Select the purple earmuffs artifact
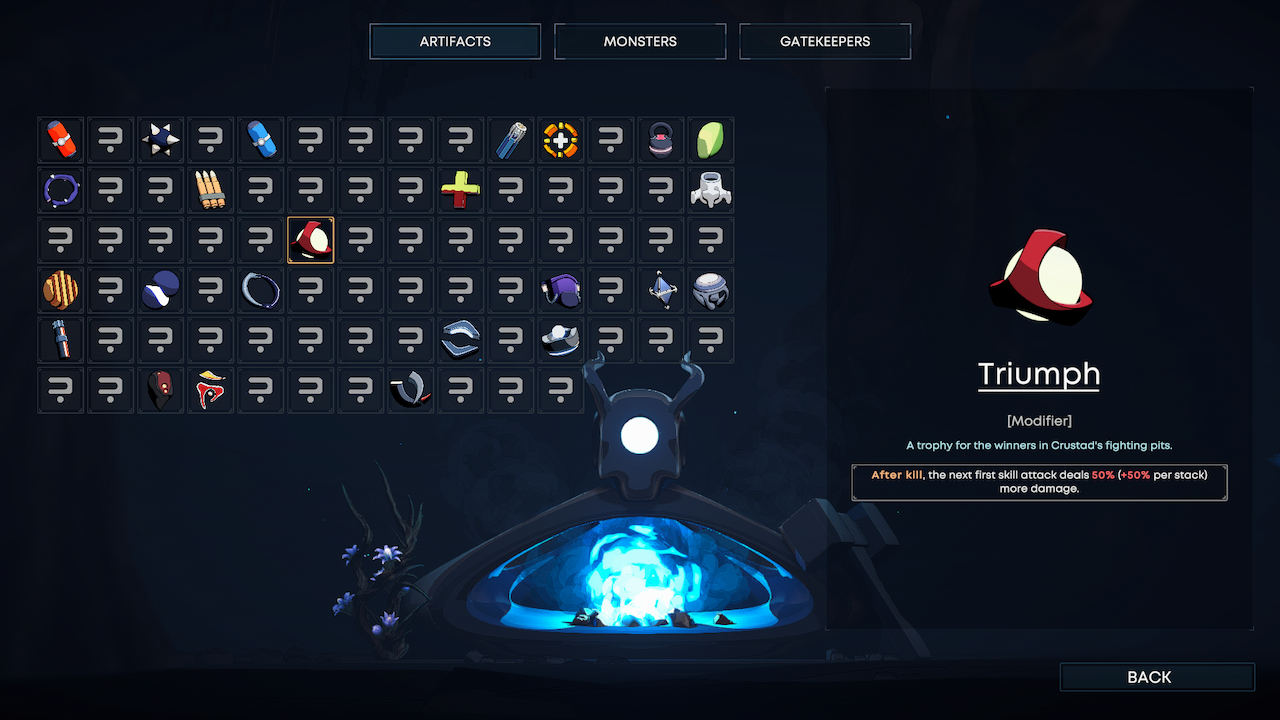 (561, 289)
